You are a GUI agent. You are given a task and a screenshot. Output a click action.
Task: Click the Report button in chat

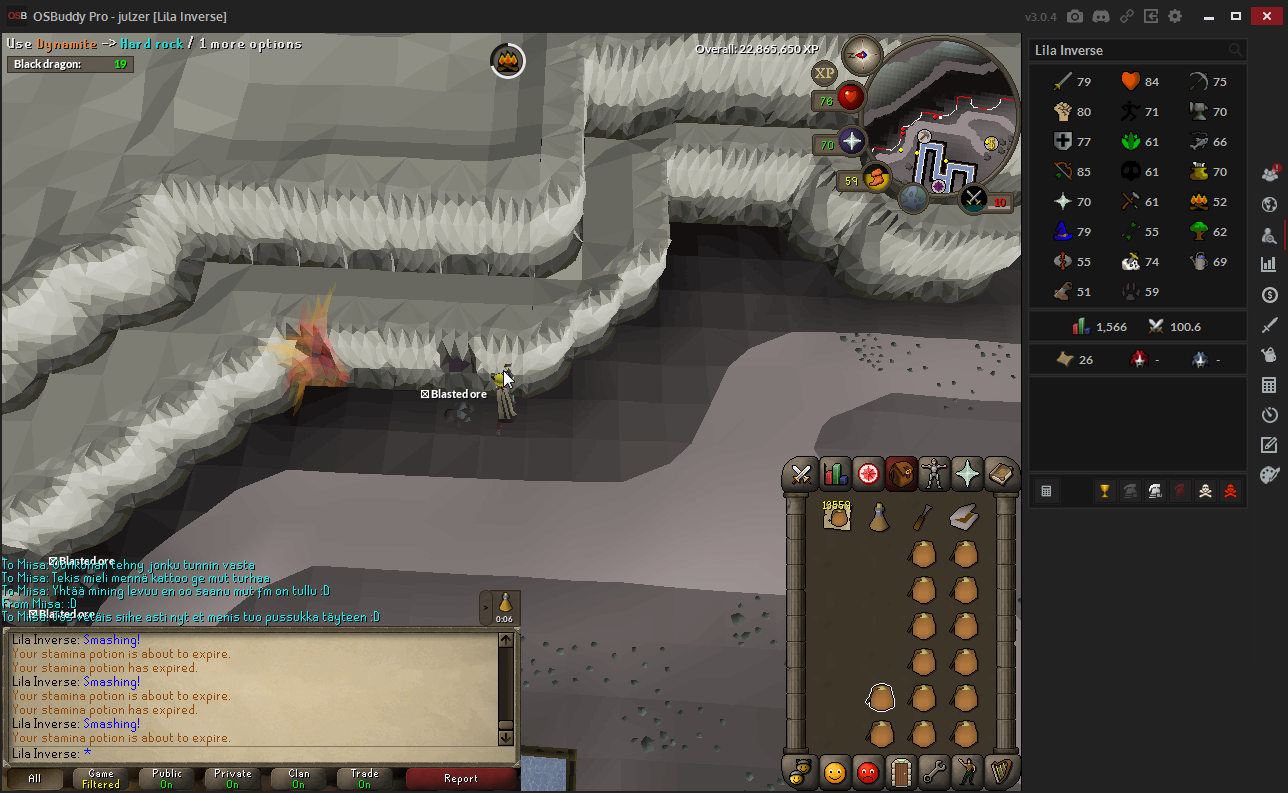point(460,778)
